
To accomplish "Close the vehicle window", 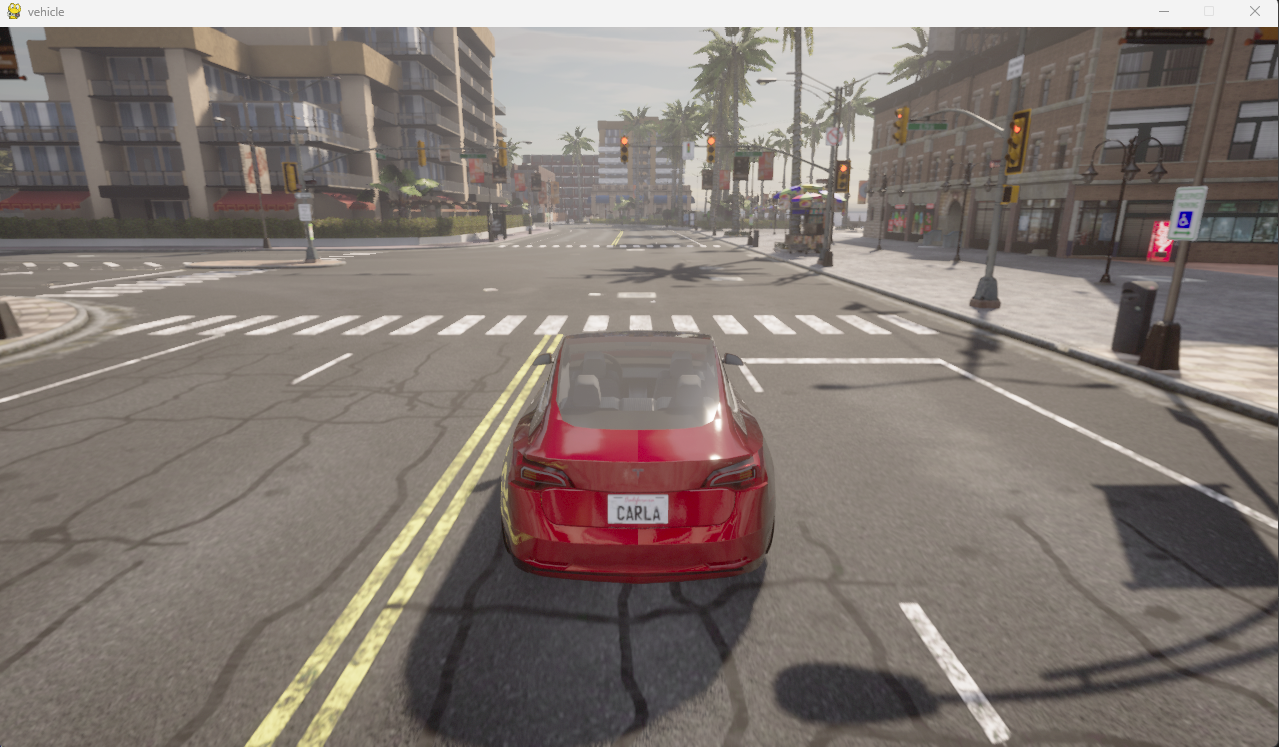I will (x=1254, y=11).
